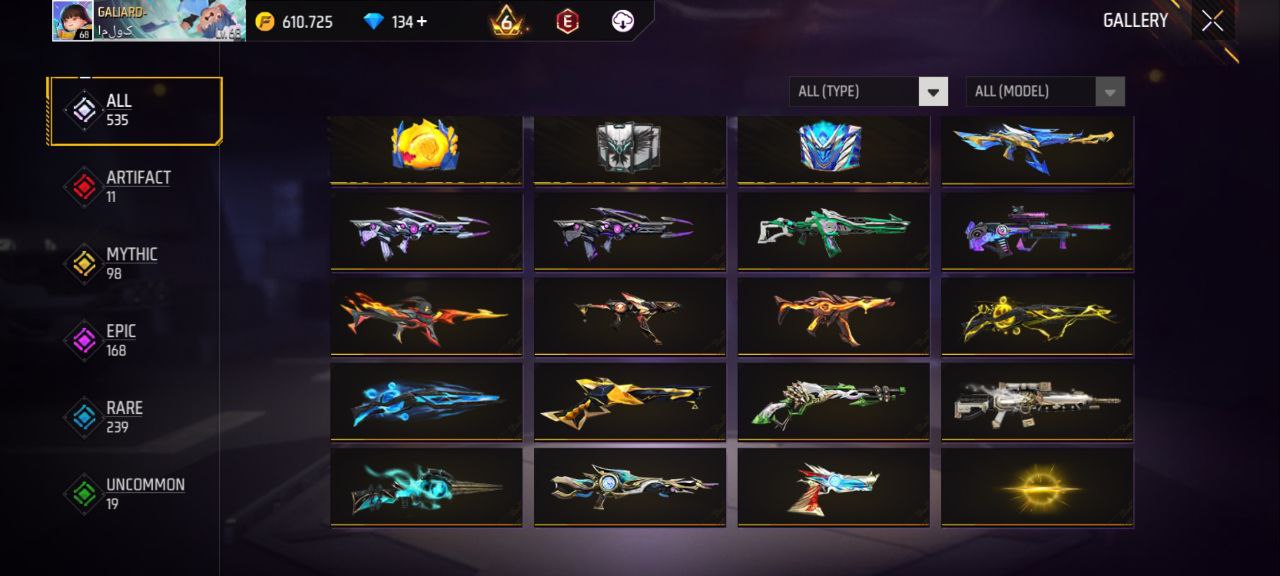
Task: Pick the glowing yellow black gun skin
Action: click(1037, 316)
